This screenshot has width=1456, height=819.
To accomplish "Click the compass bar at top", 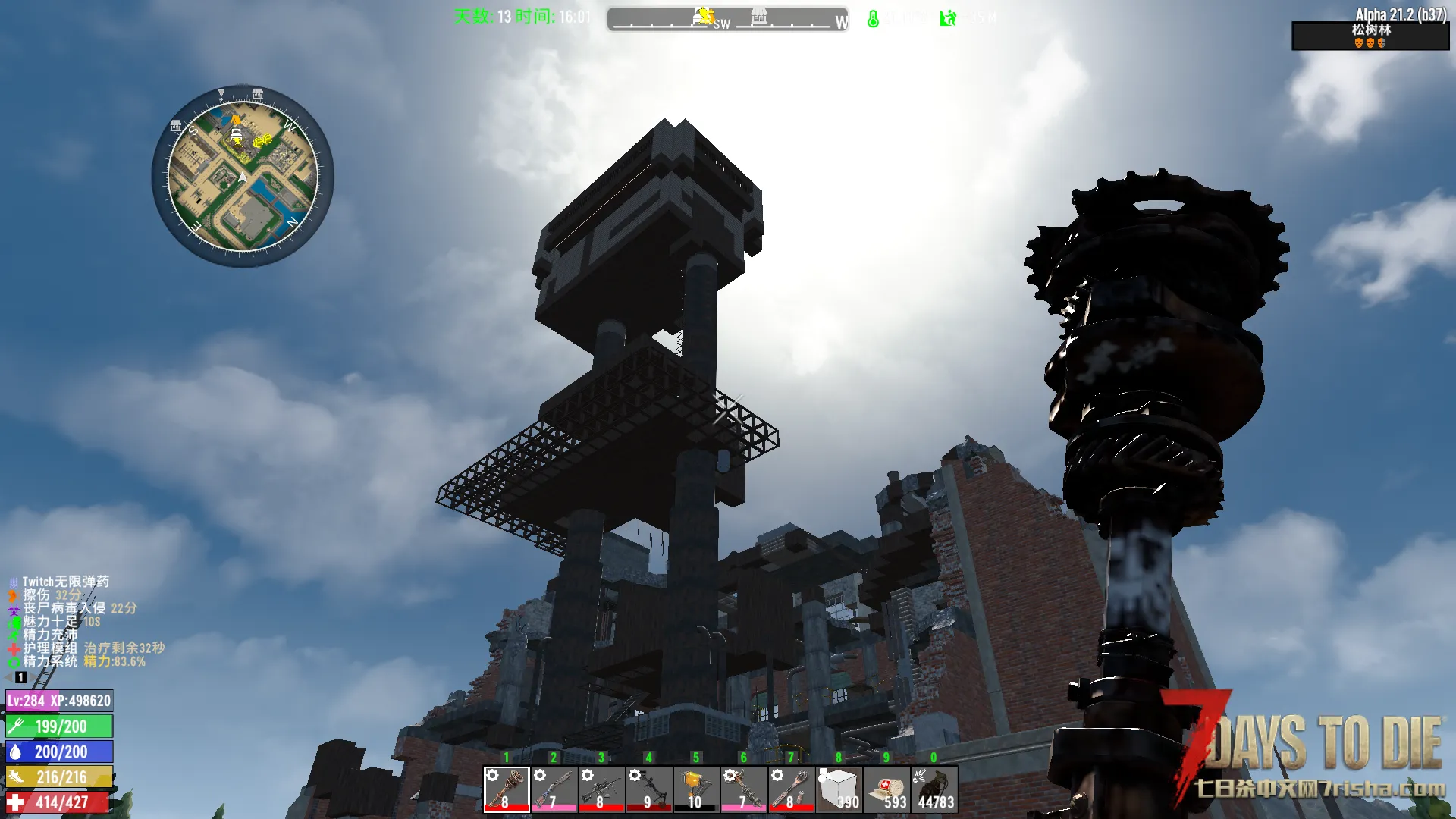I will pyautogui.click(x=727, y=18).
